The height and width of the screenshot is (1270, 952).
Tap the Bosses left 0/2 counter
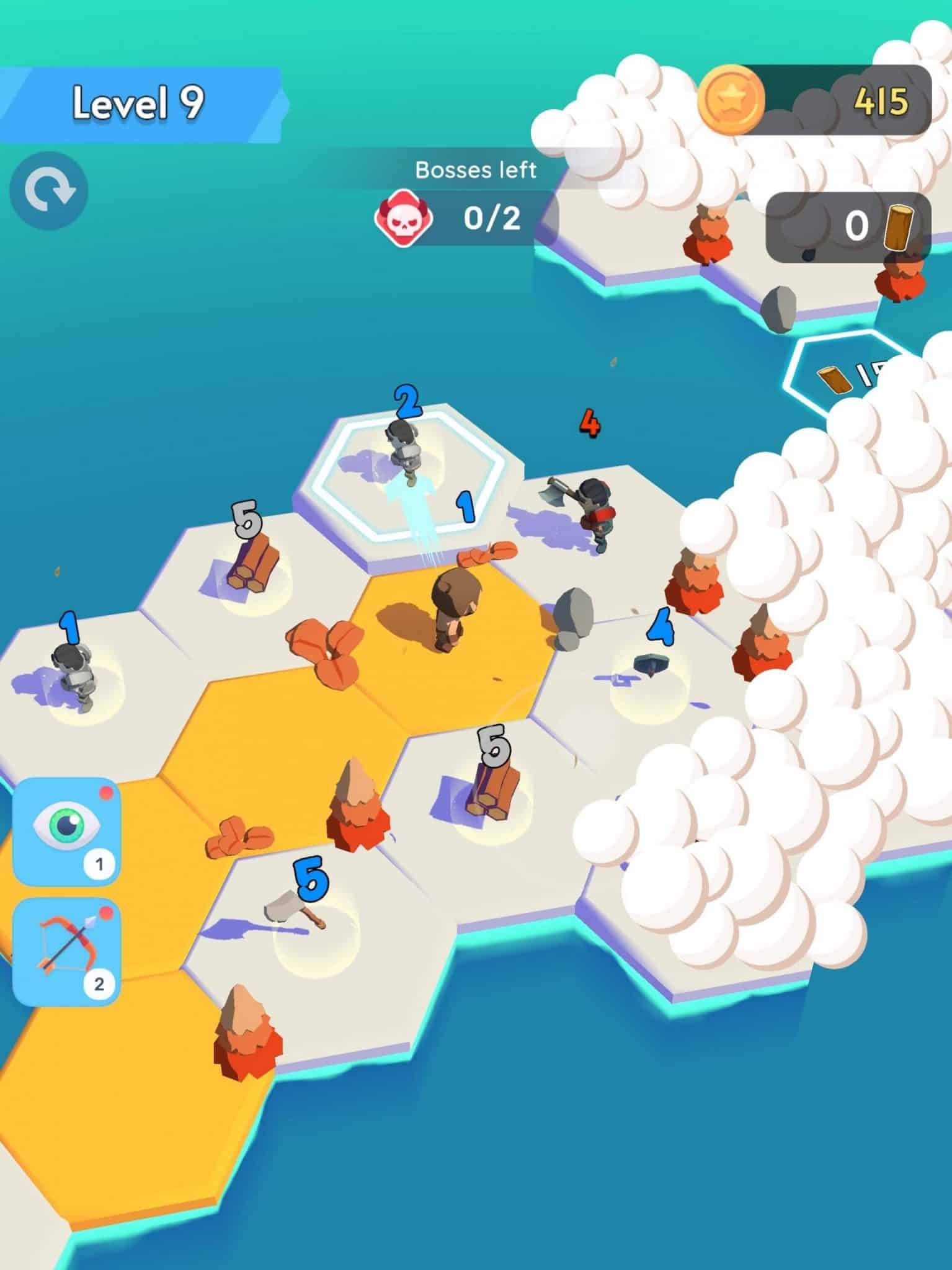478,198
